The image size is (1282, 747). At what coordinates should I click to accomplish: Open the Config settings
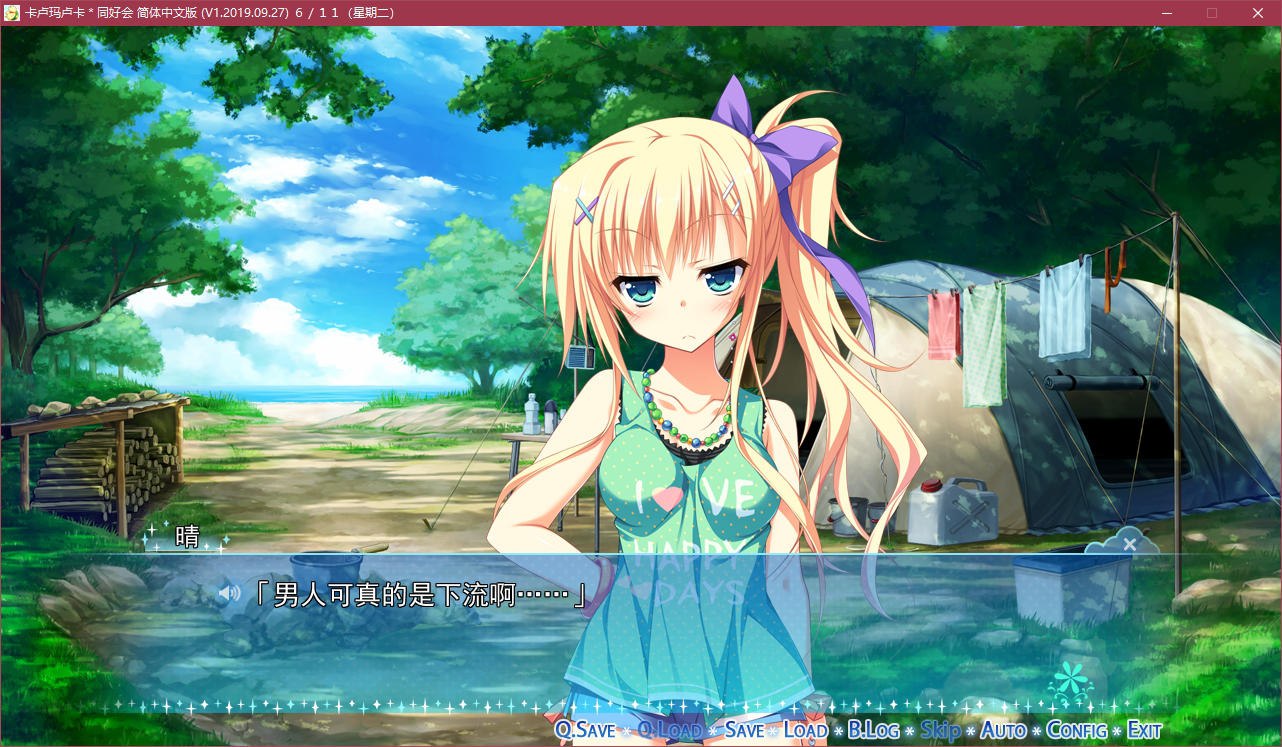1076,730
